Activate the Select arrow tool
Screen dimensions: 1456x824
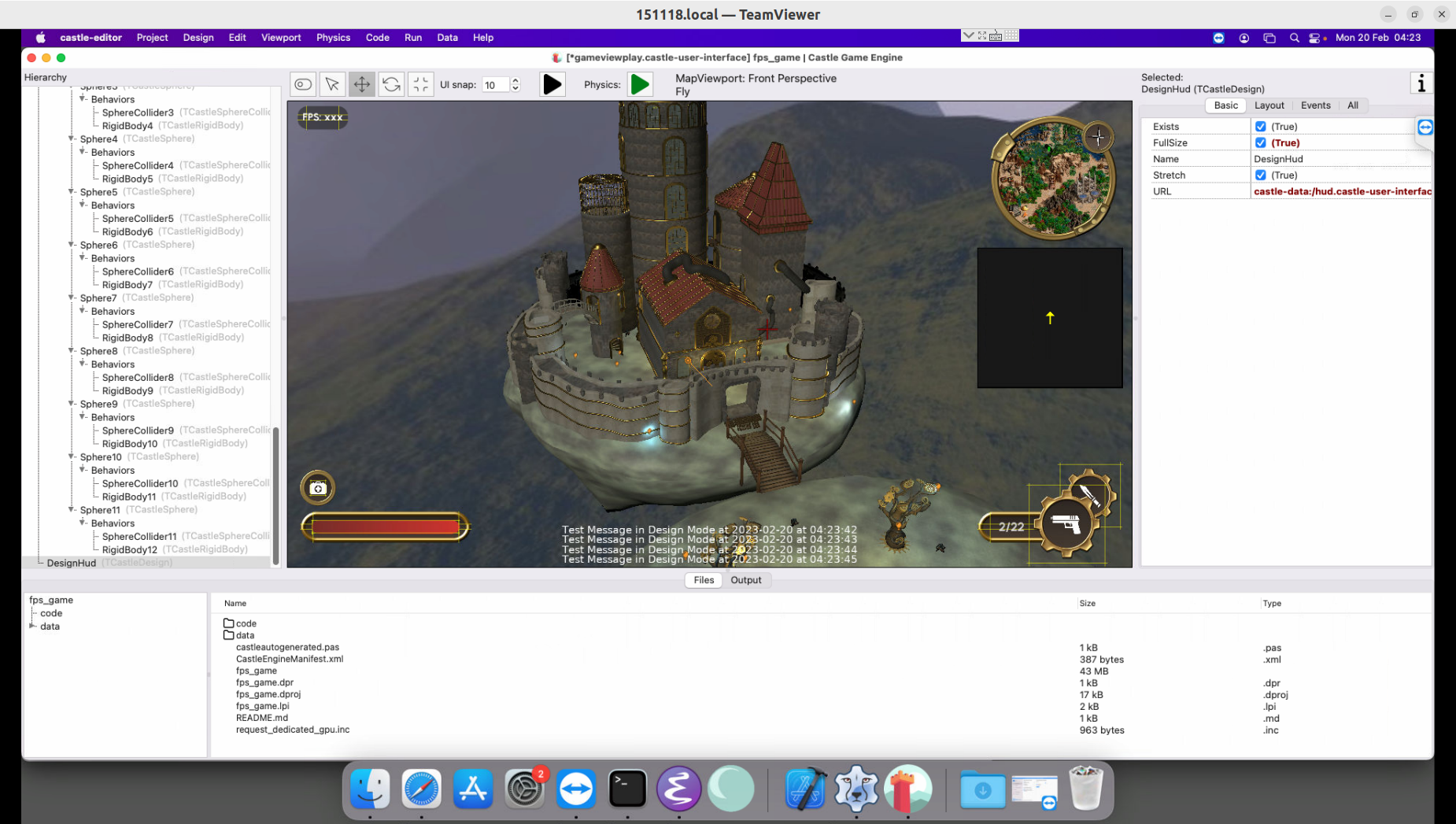point(332,84)
